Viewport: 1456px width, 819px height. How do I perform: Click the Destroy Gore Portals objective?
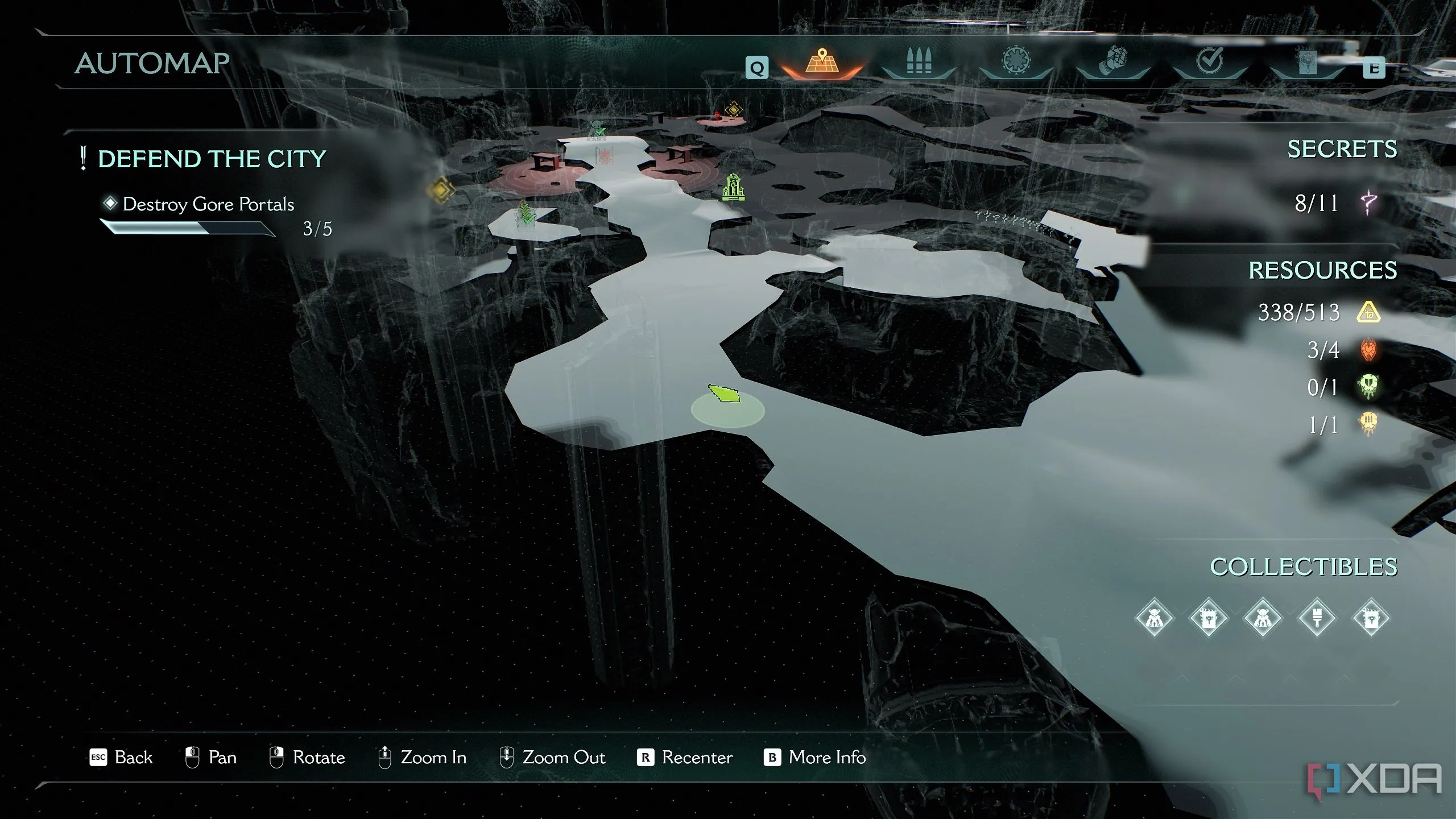coord(208,204)
